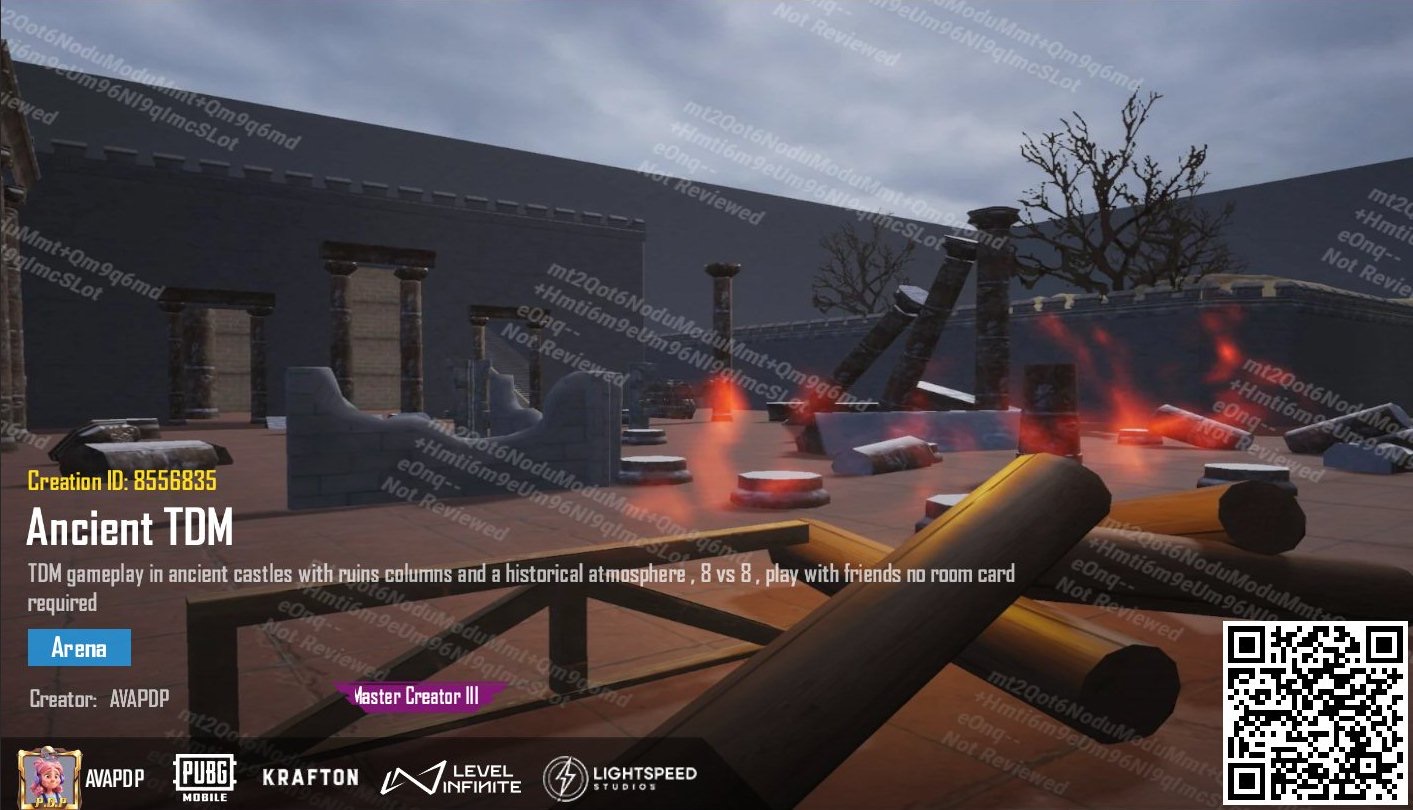The image size is (1413, 810).
Task: Click the Master Creator III badge
Action: point(420,696)
